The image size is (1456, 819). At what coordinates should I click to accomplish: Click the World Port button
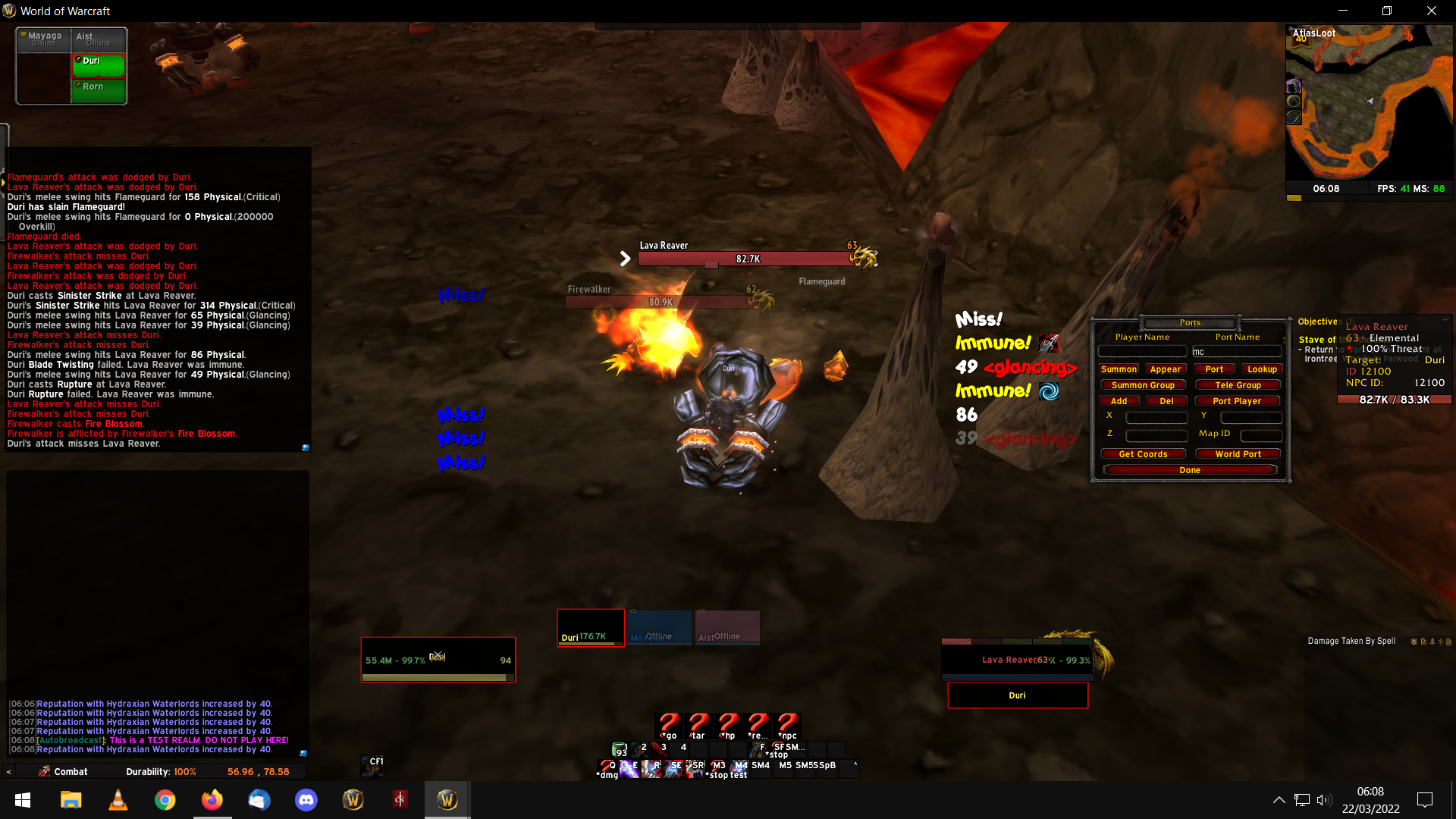pos(1238,453)
